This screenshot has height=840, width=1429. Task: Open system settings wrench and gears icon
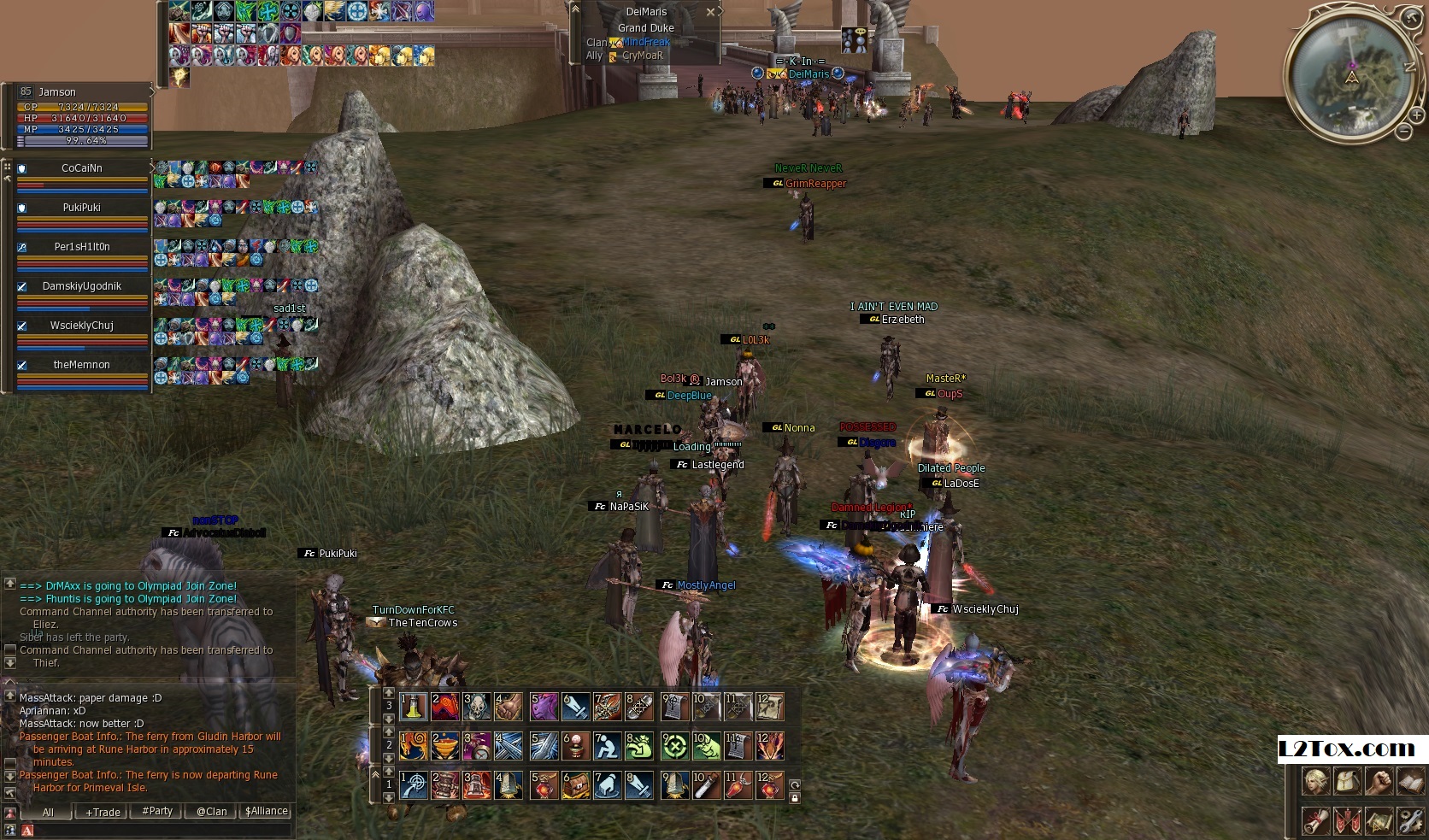click(1410, 822)
